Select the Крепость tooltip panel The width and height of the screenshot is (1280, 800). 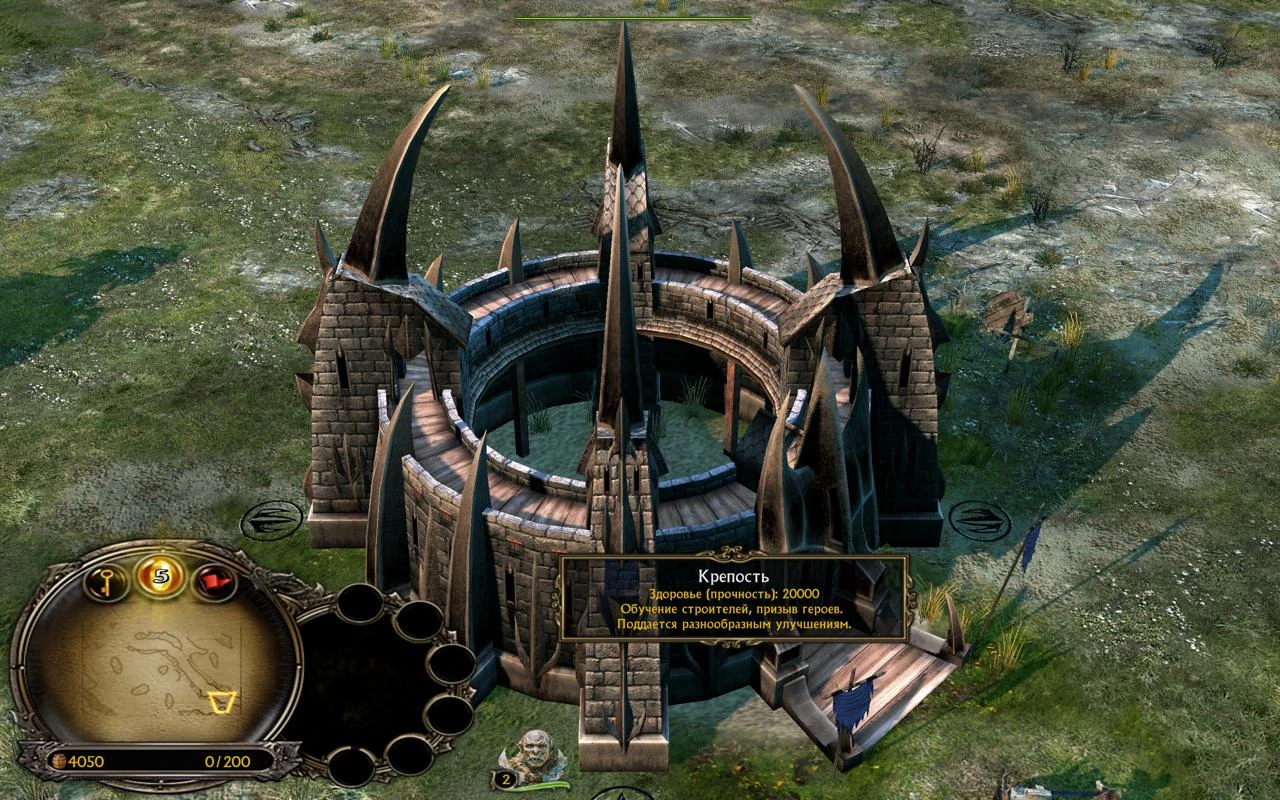[735, 597]
